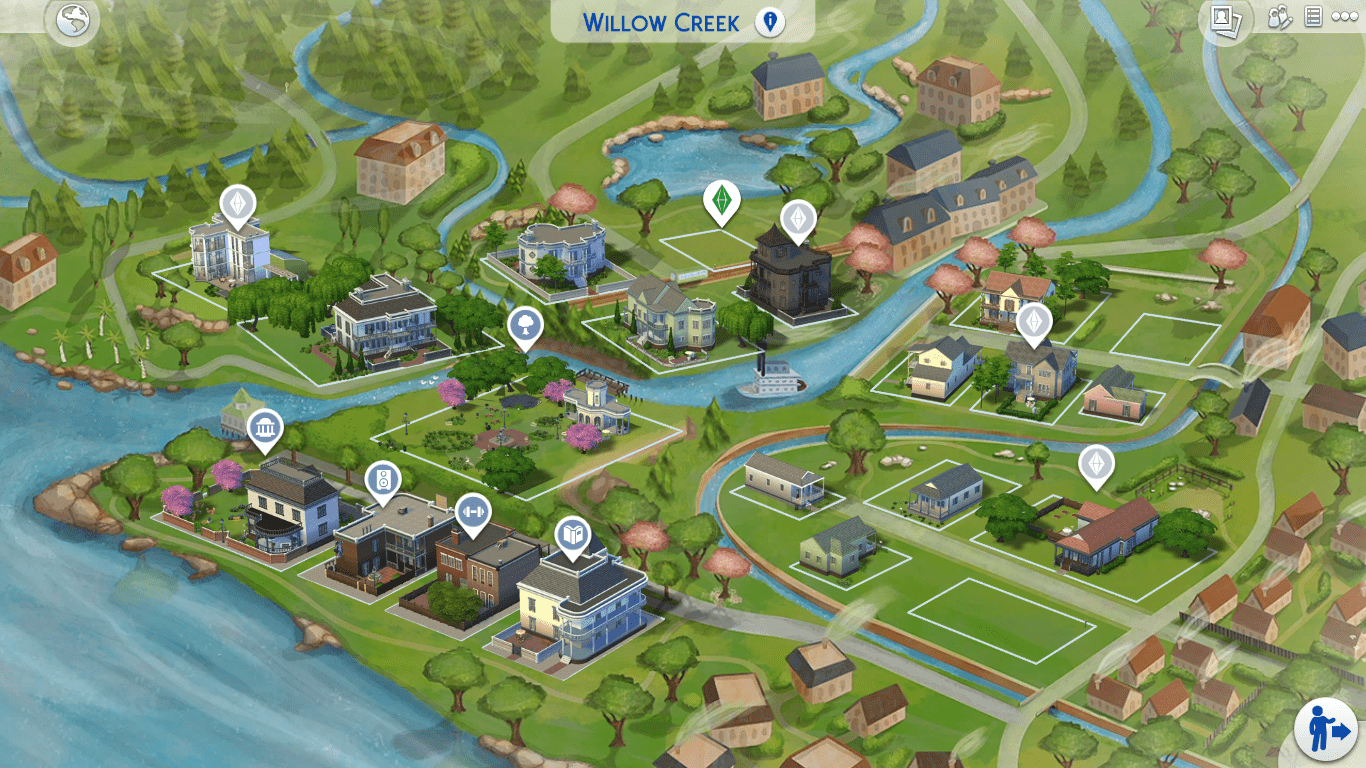Click the plumbob marker in the right-side neighborhood
1366x768 pixels.
coord(1035,322)
